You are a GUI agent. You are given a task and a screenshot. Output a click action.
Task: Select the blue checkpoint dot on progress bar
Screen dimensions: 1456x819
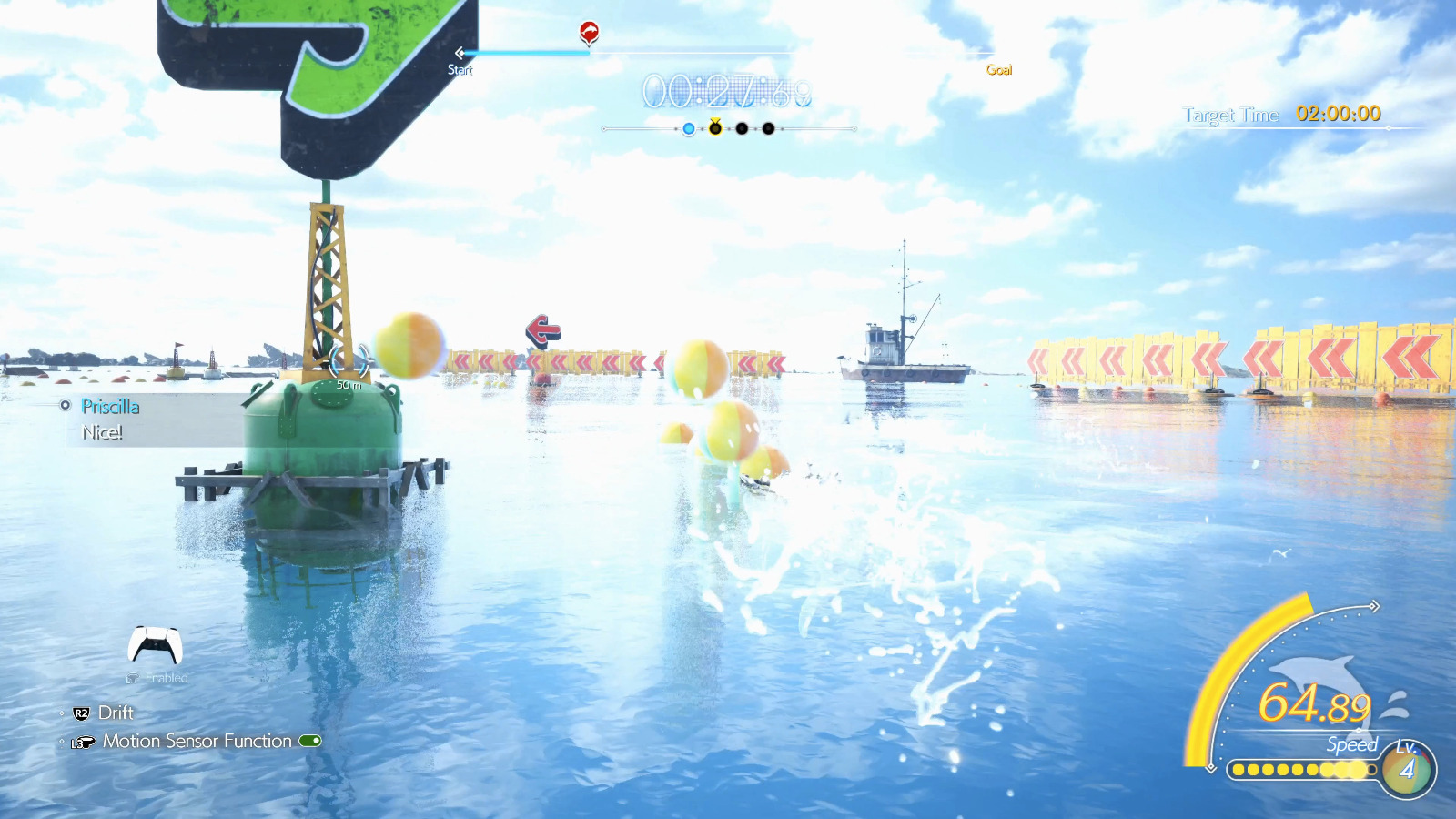tap(689, 128)
